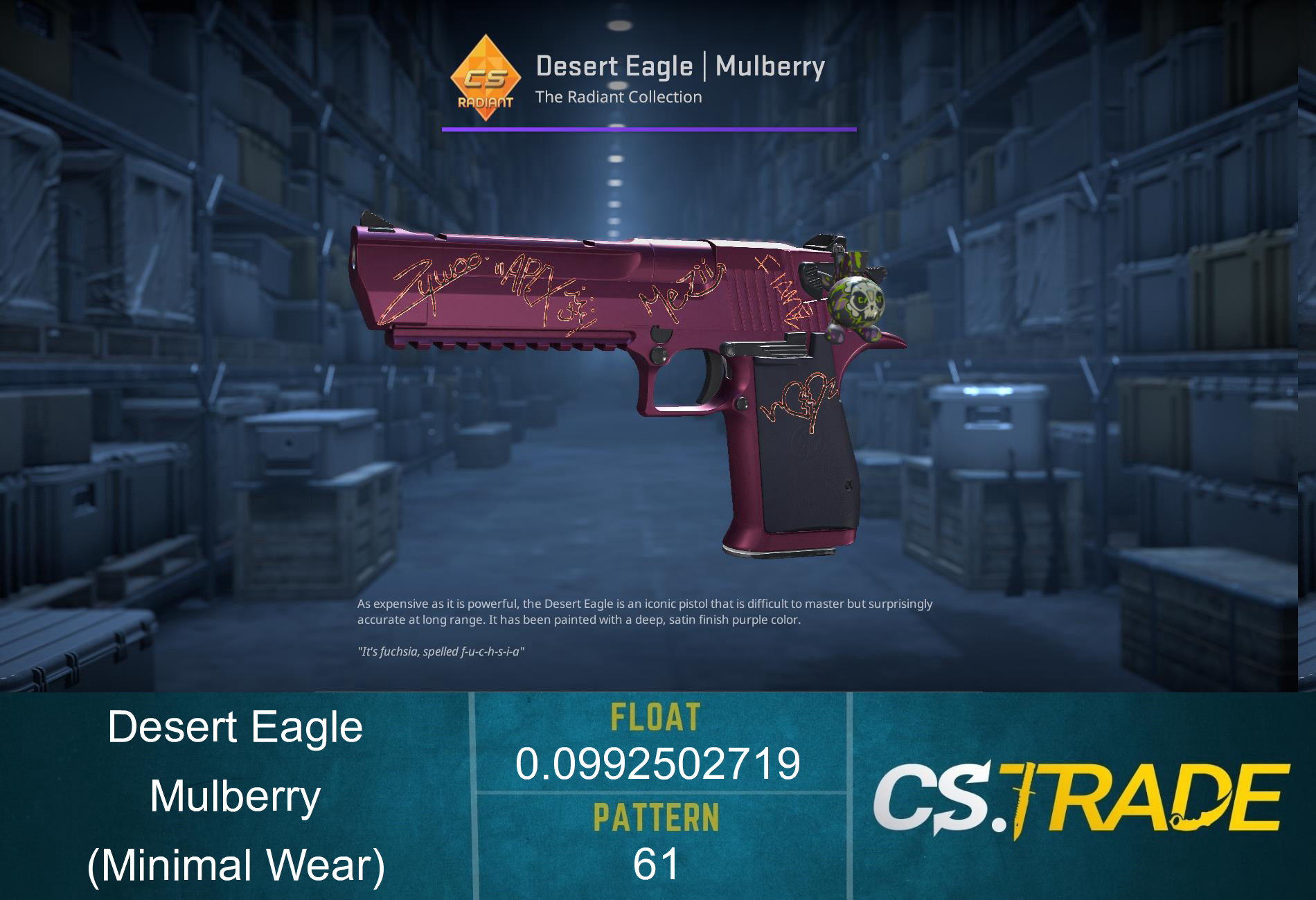Expand the Desert Eagle | Mulberry title header

click(681, 66)
